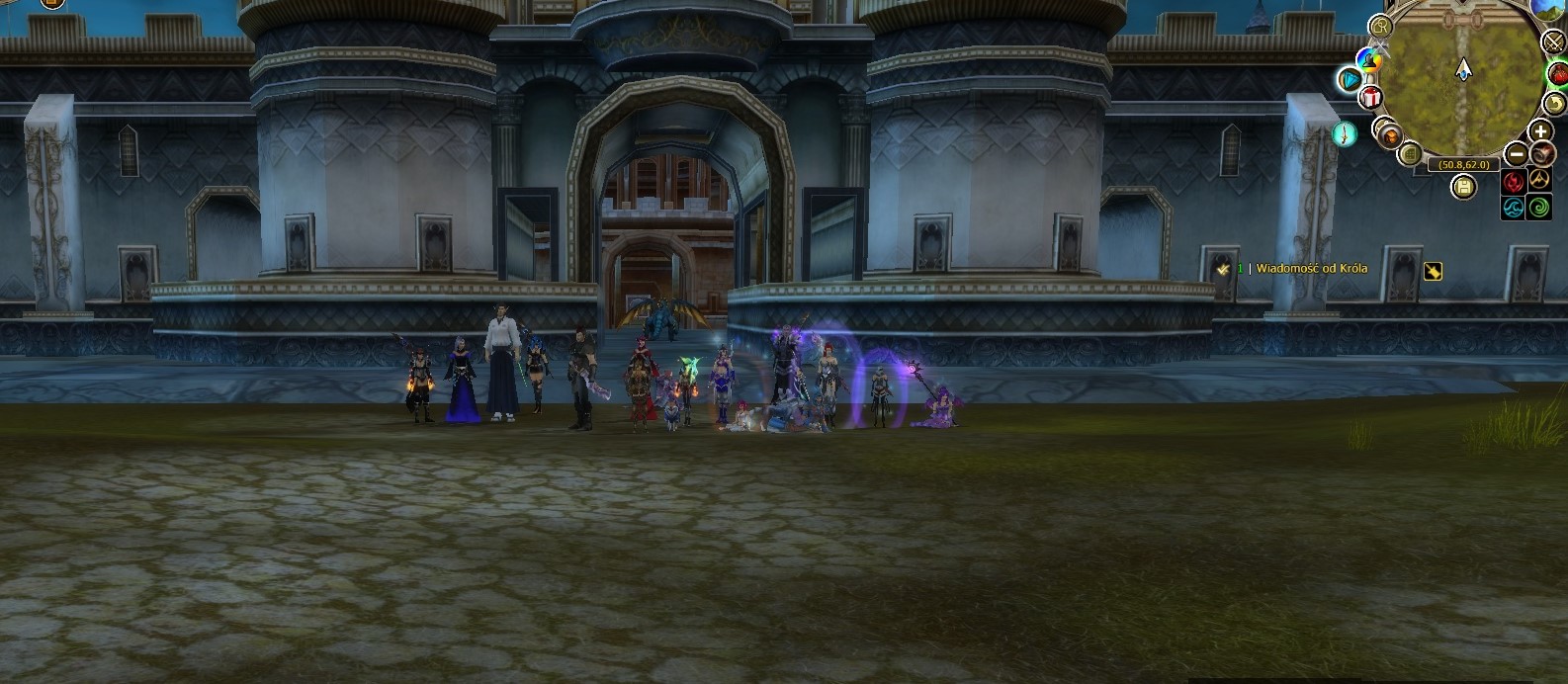Zoom out the minimap with minus button
This screenshot has width=1568, height=684.
1517,154
